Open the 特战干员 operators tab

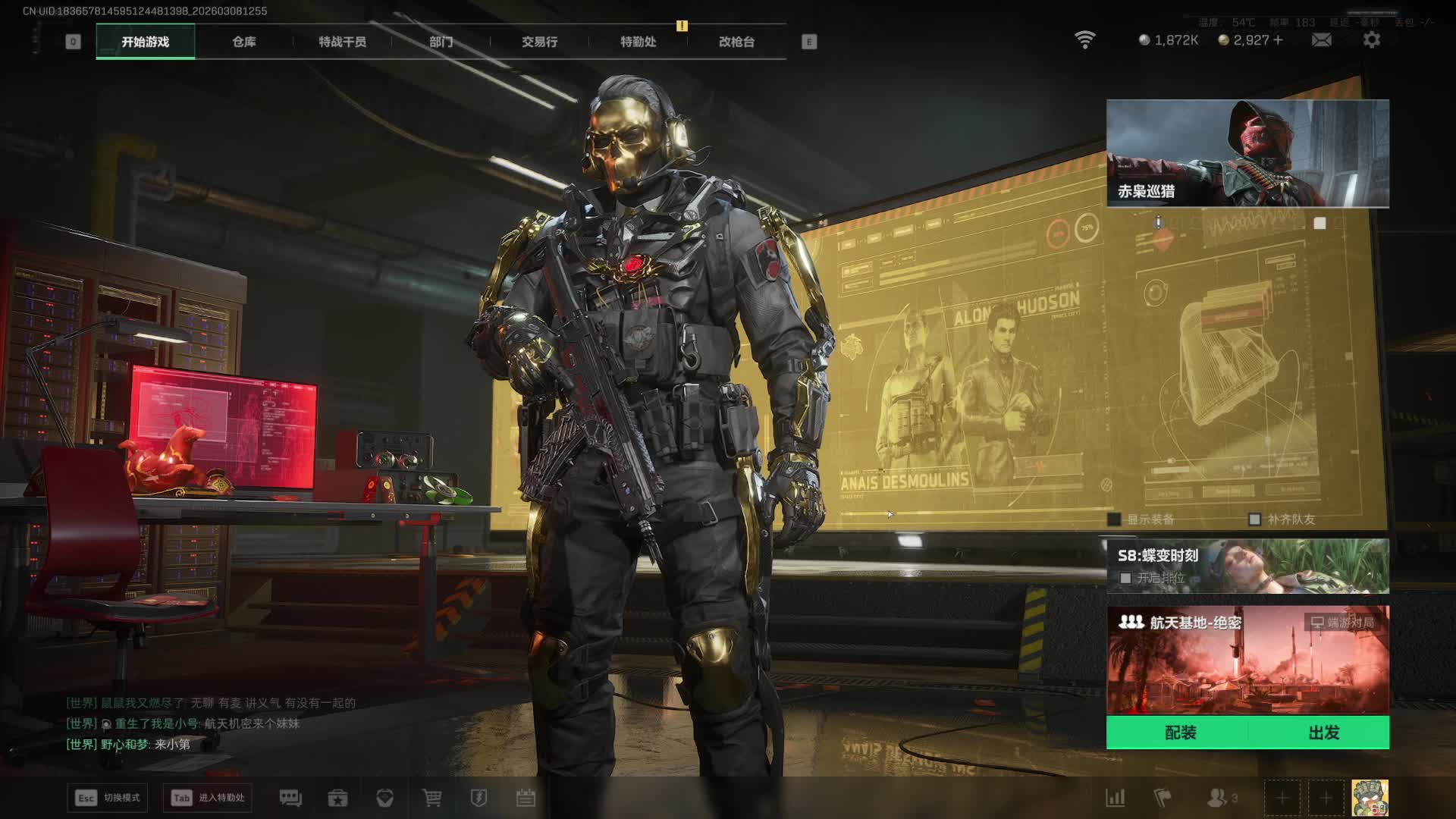tap(342, 42)
